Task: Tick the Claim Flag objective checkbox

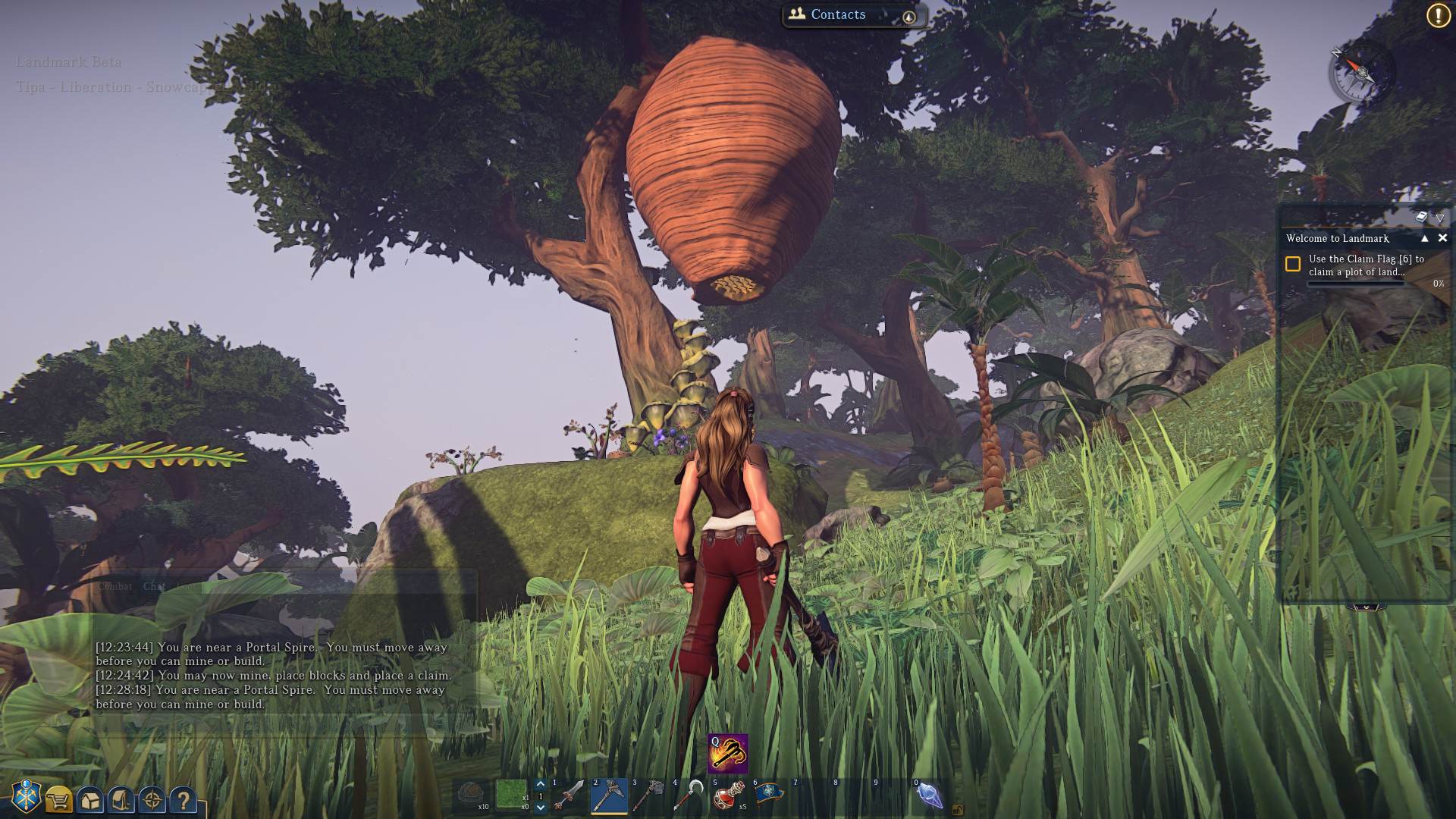Action: click(1293, 264)
